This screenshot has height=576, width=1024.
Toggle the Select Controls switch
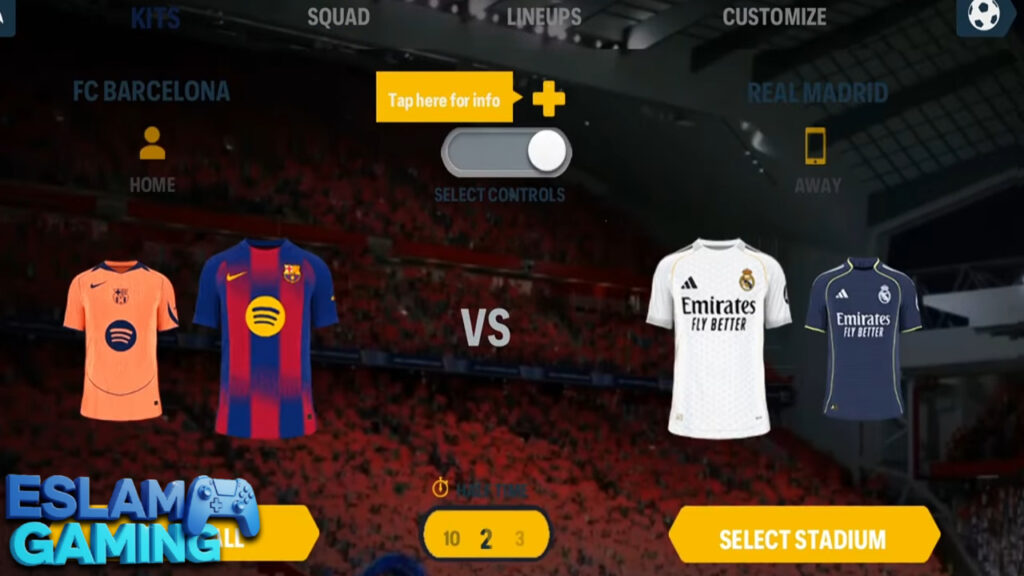point(507,152)
